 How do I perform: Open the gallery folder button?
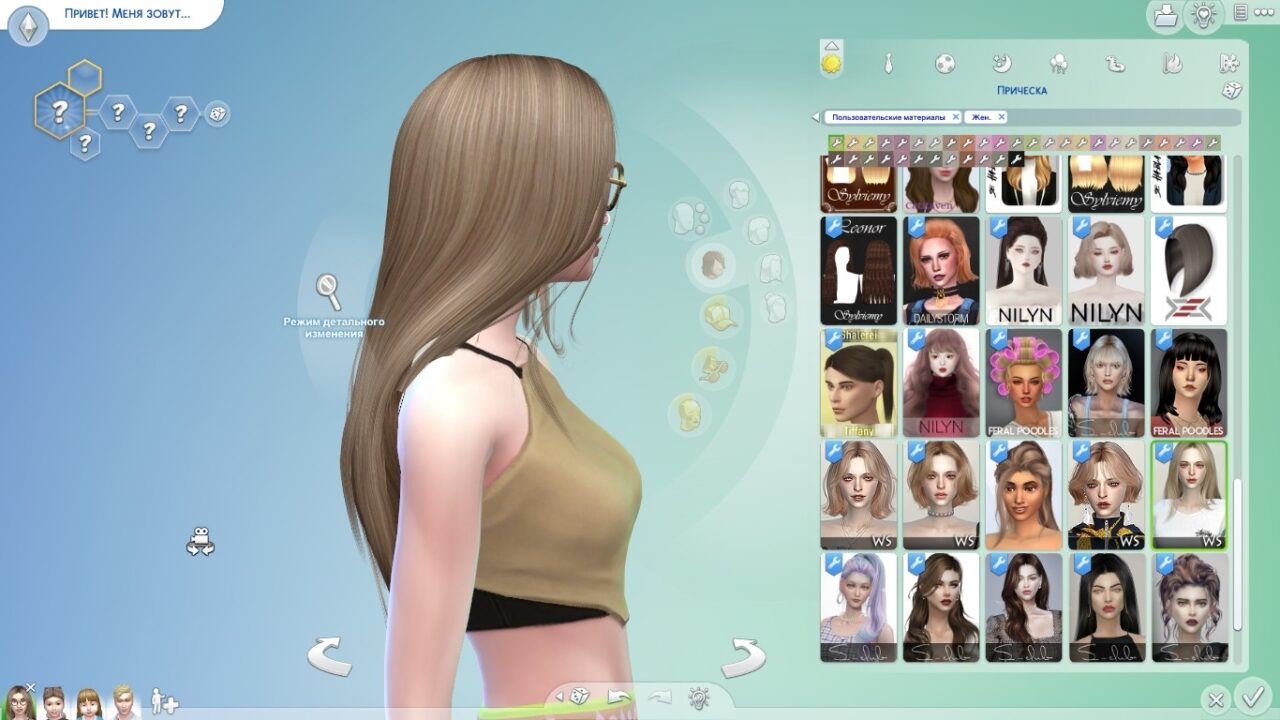click(1166, 15)
